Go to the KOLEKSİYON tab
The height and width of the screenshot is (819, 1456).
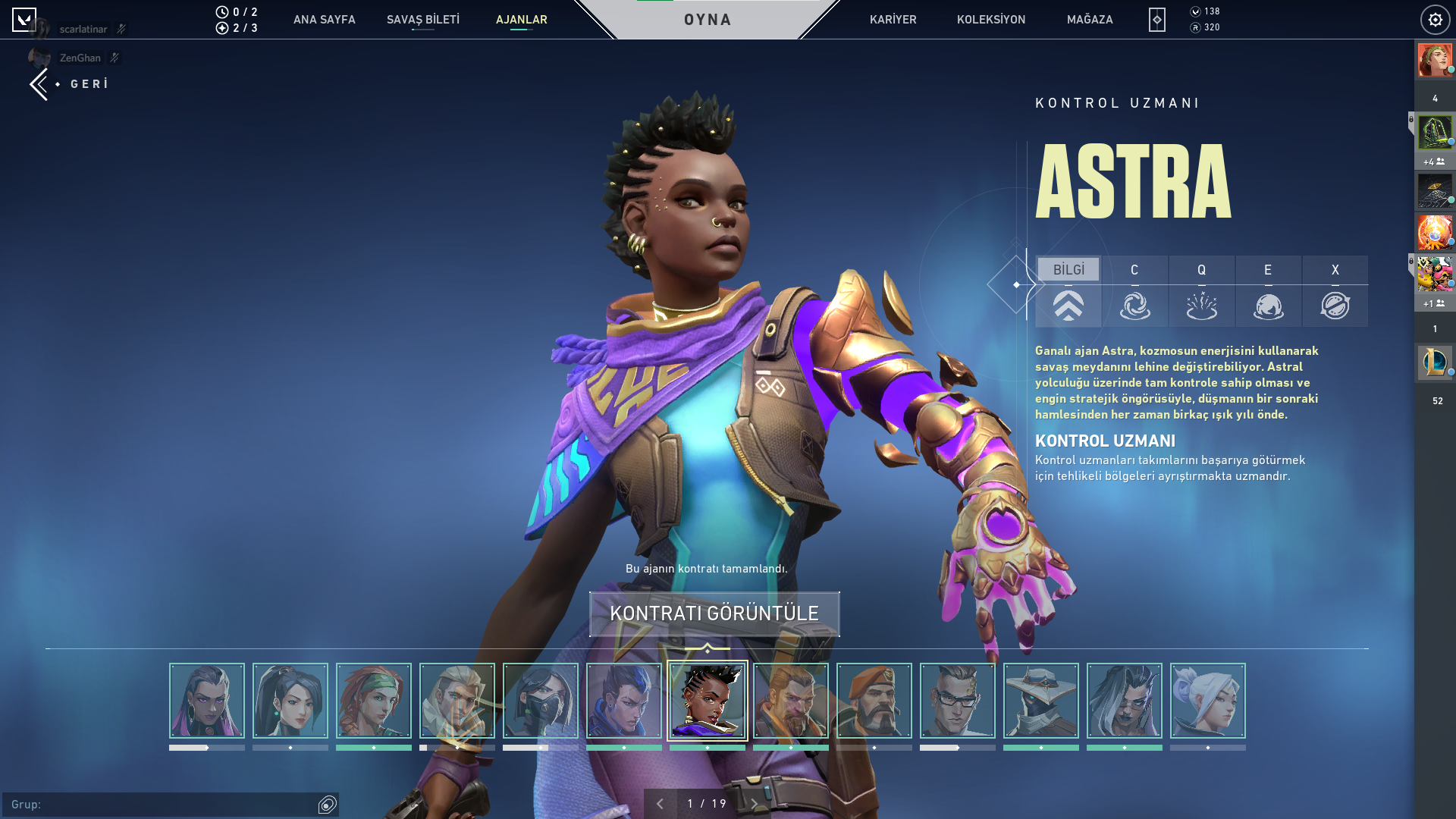point(990,20)
